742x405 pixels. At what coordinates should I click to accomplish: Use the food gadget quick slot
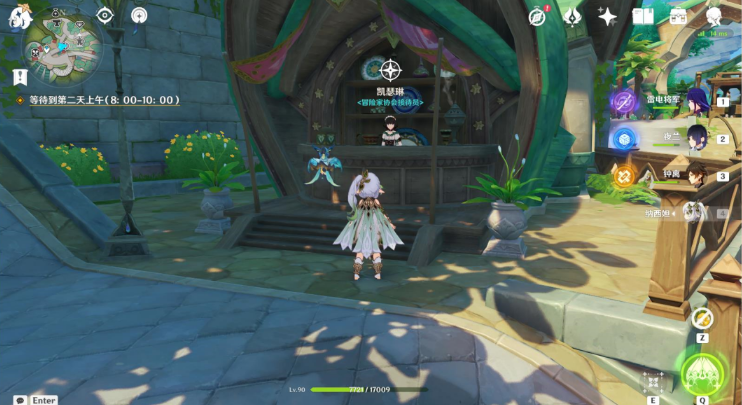coord(702,319)
